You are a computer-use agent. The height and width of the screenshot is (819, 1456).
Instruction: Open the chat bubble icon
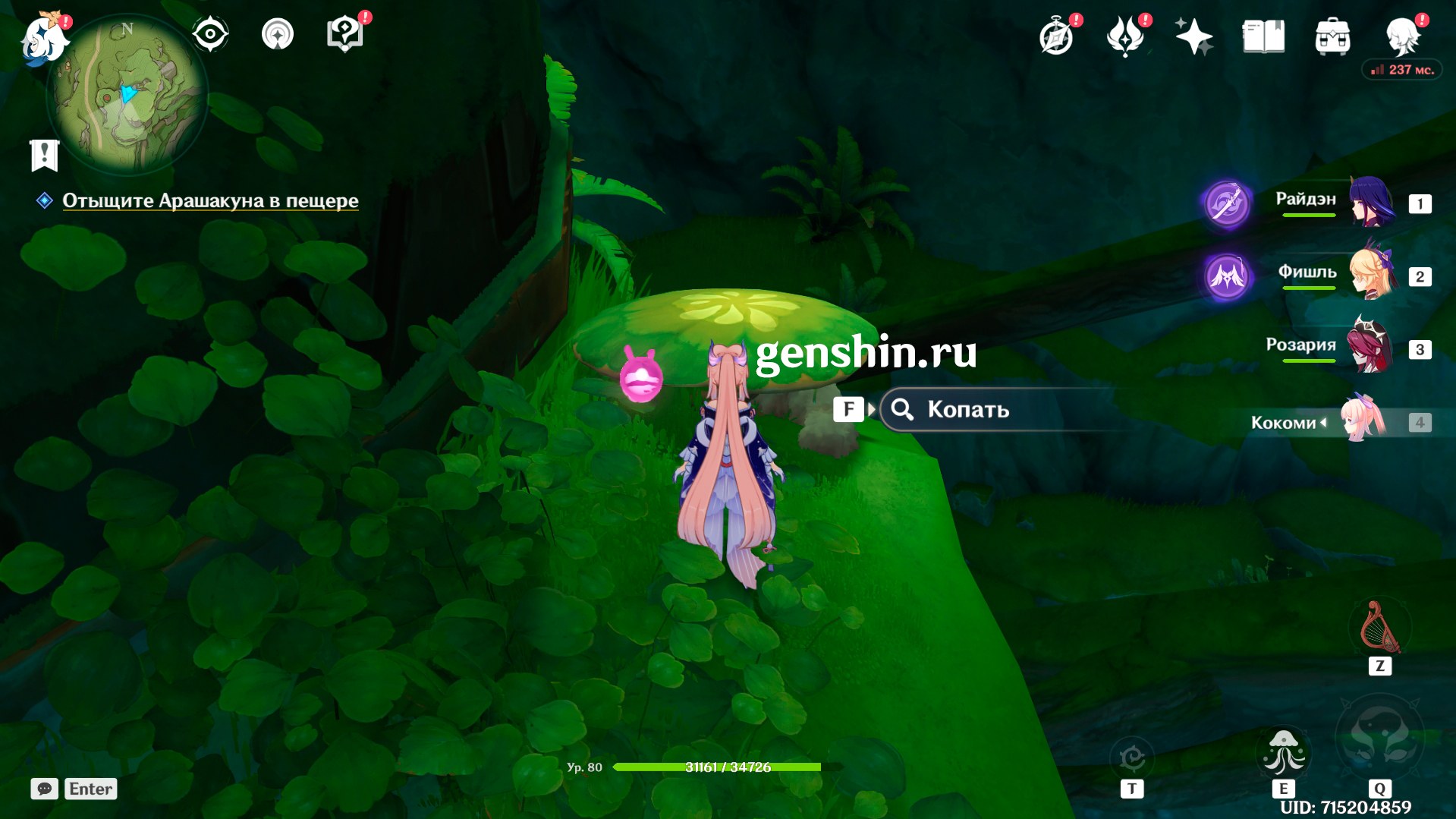click(x=45, y=789)
